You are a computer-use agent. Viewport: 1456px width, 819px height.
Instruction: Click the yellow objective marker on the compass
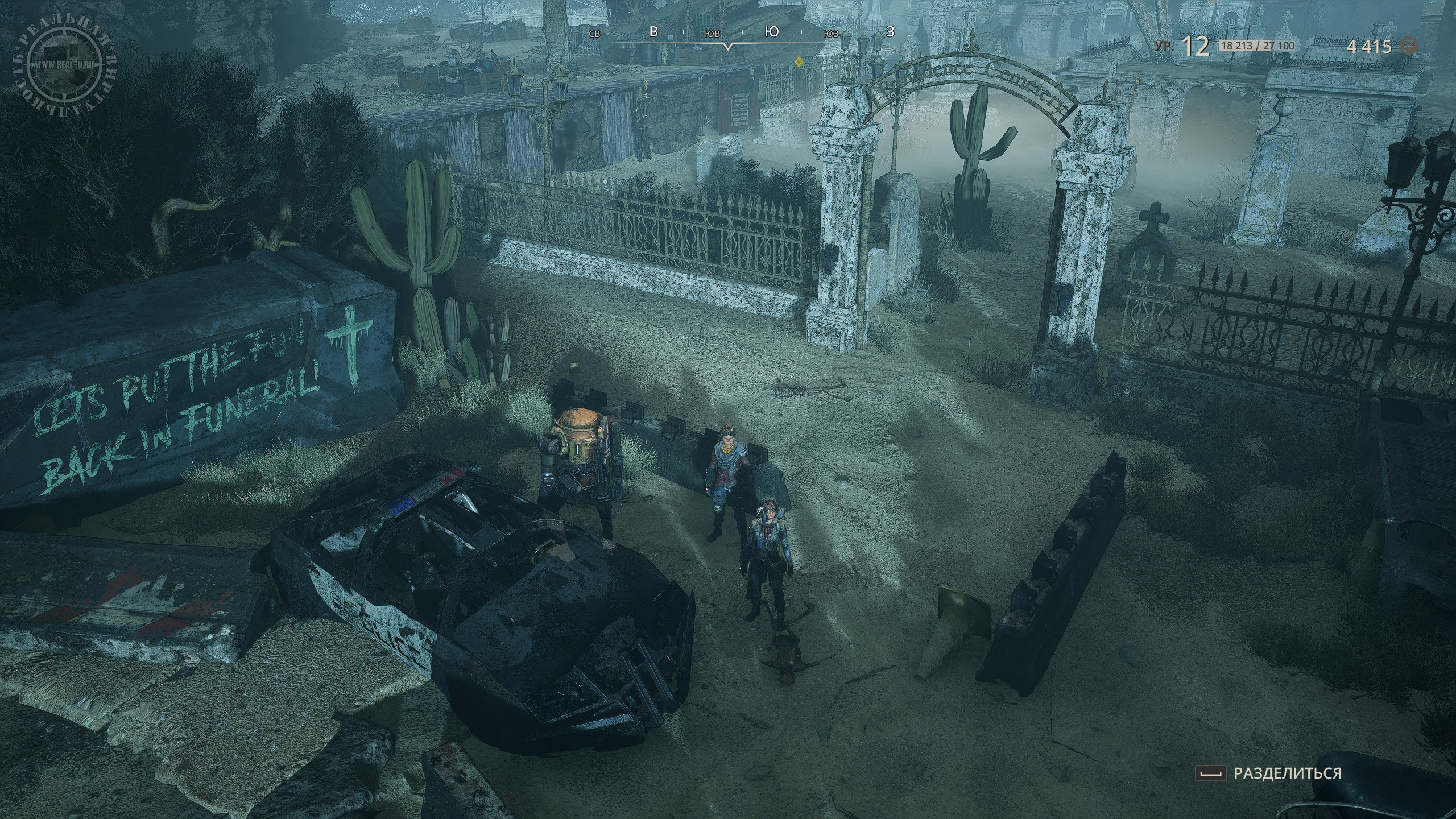click(x=799, y=61)
